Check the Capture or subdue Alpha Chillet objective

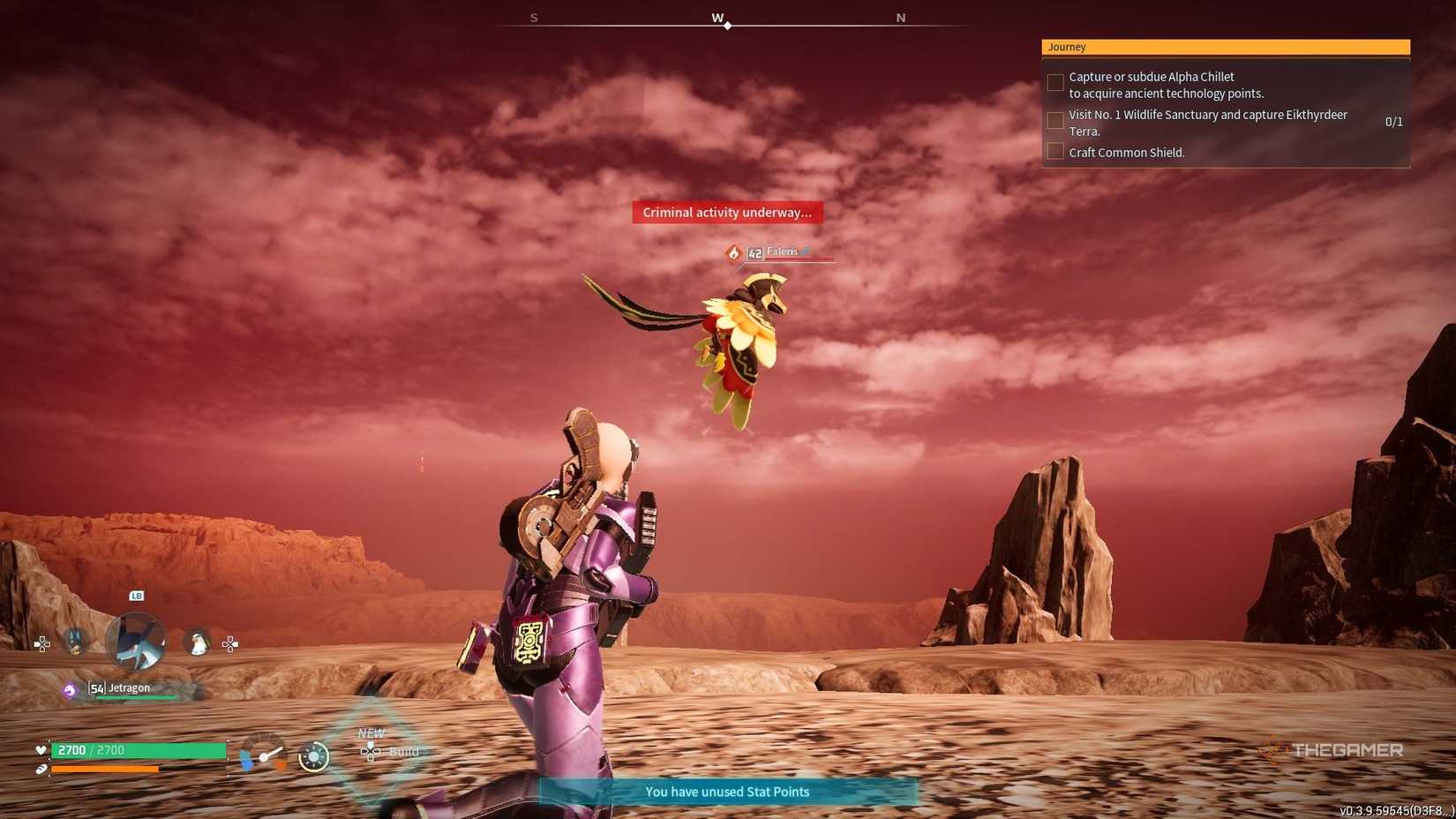tap(1055, 82)
